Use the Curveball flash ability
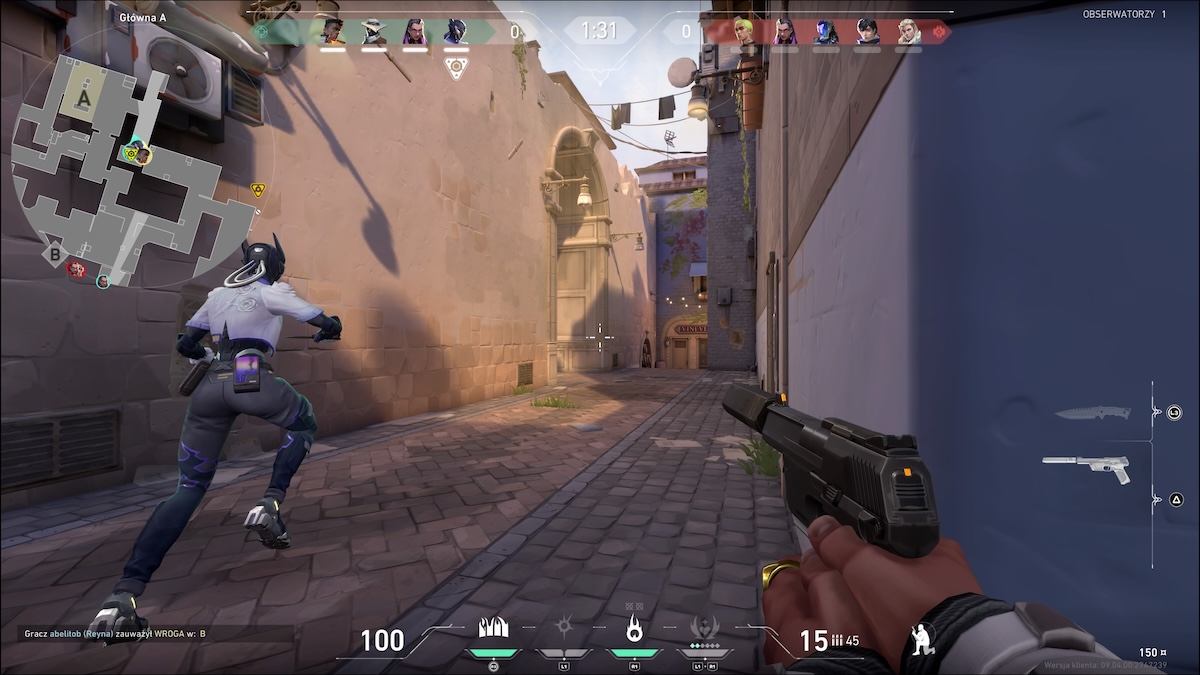Viewport: 1200px width, 675px height. pos(564,628)
